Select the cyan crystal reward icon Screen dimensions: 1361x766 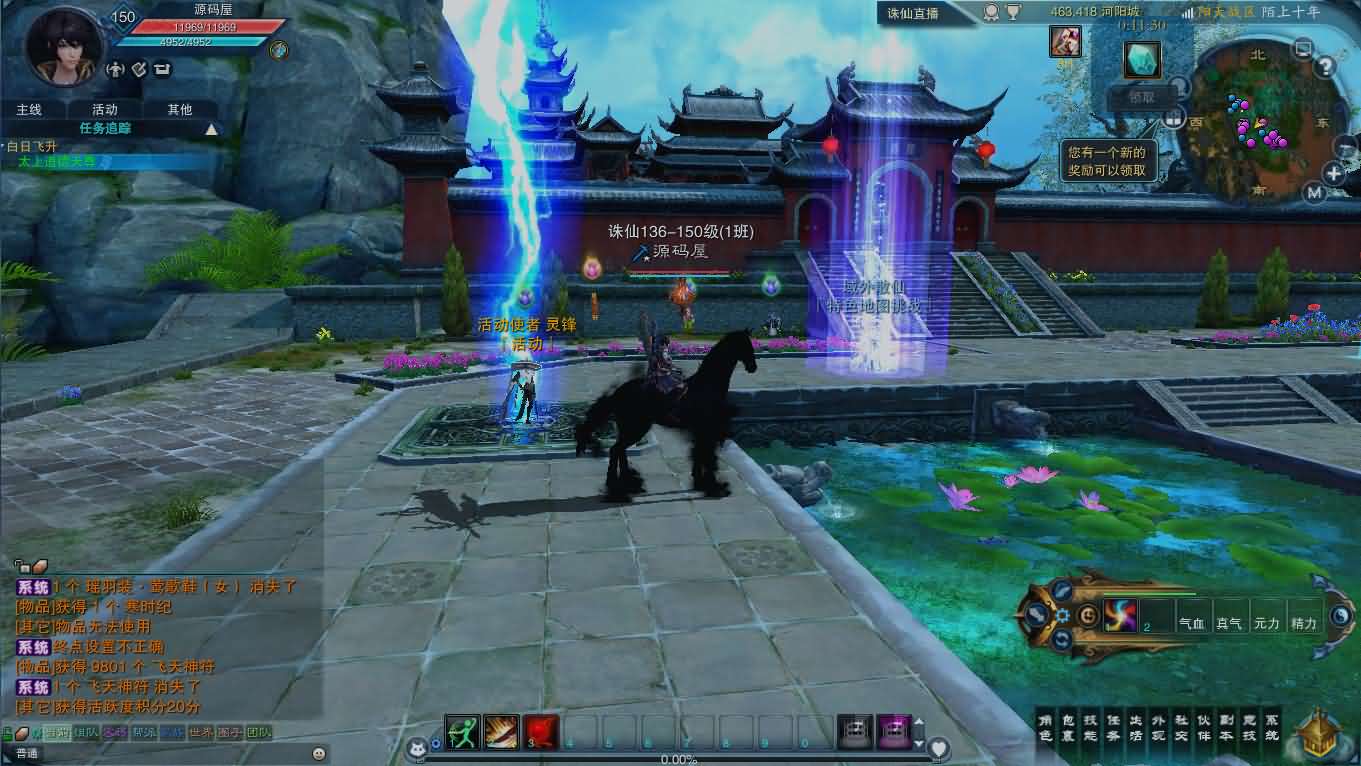1141,60
